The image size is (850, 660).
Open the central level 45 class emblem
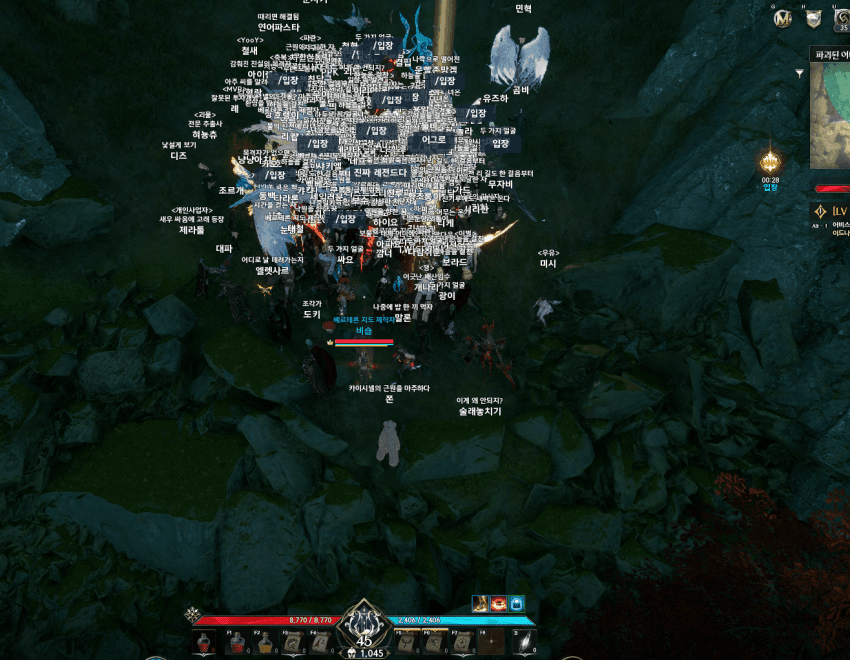pyautogui.click(x=363, y=626)
